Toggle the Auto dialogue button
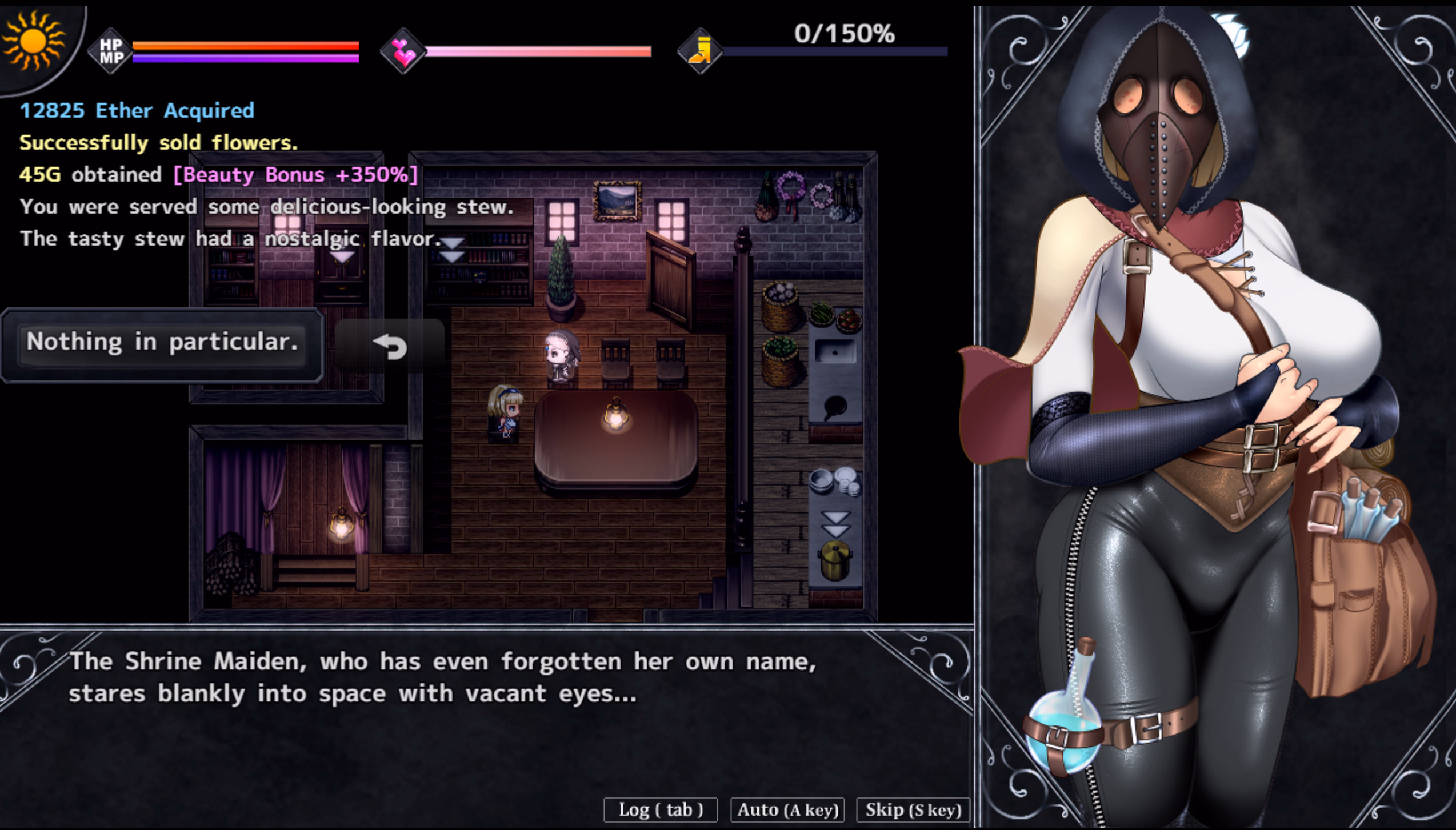 pyautogui.click(x=787, y=809)
